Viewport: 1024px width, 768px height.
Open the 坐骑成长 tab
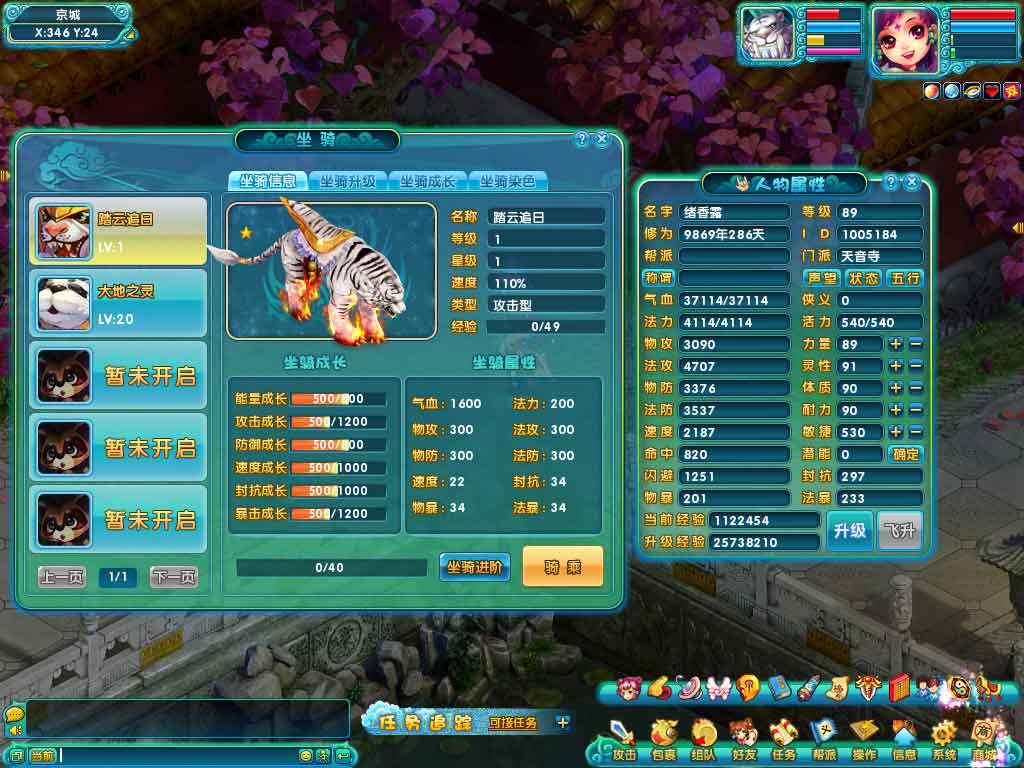tap(428, 181)
